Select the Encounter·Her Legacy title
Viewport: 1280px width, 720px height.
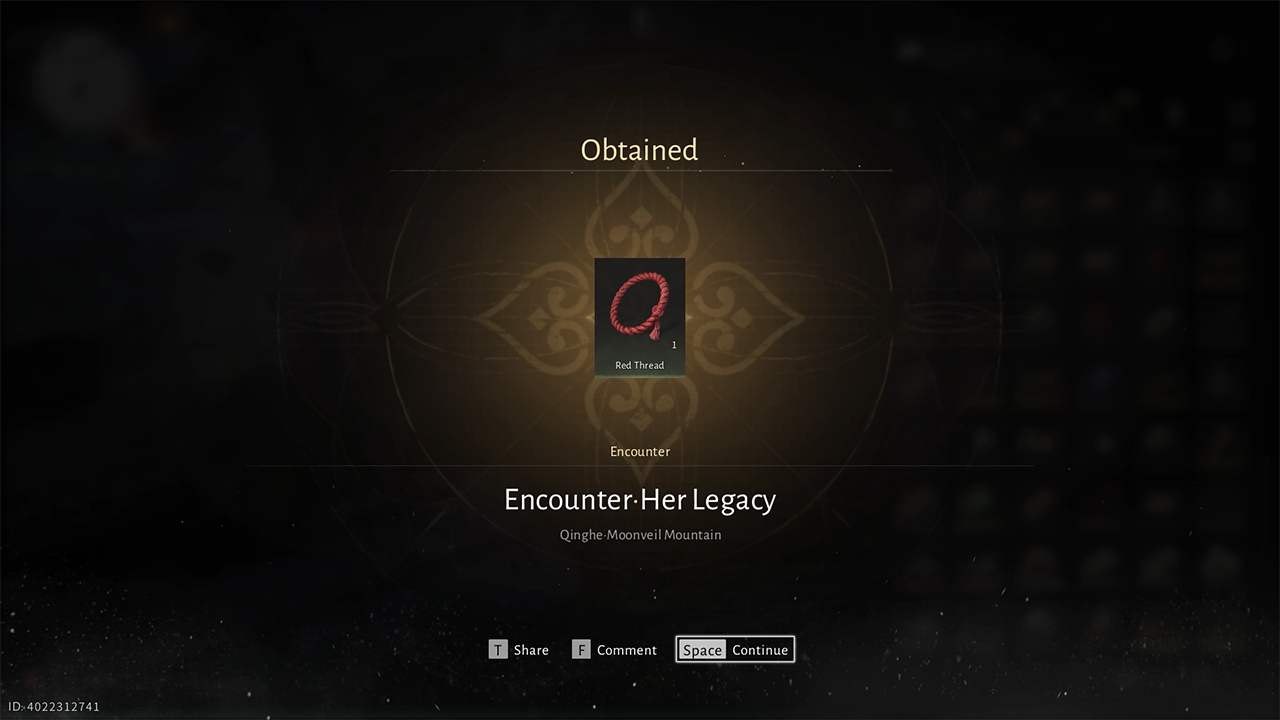point(639,499)
